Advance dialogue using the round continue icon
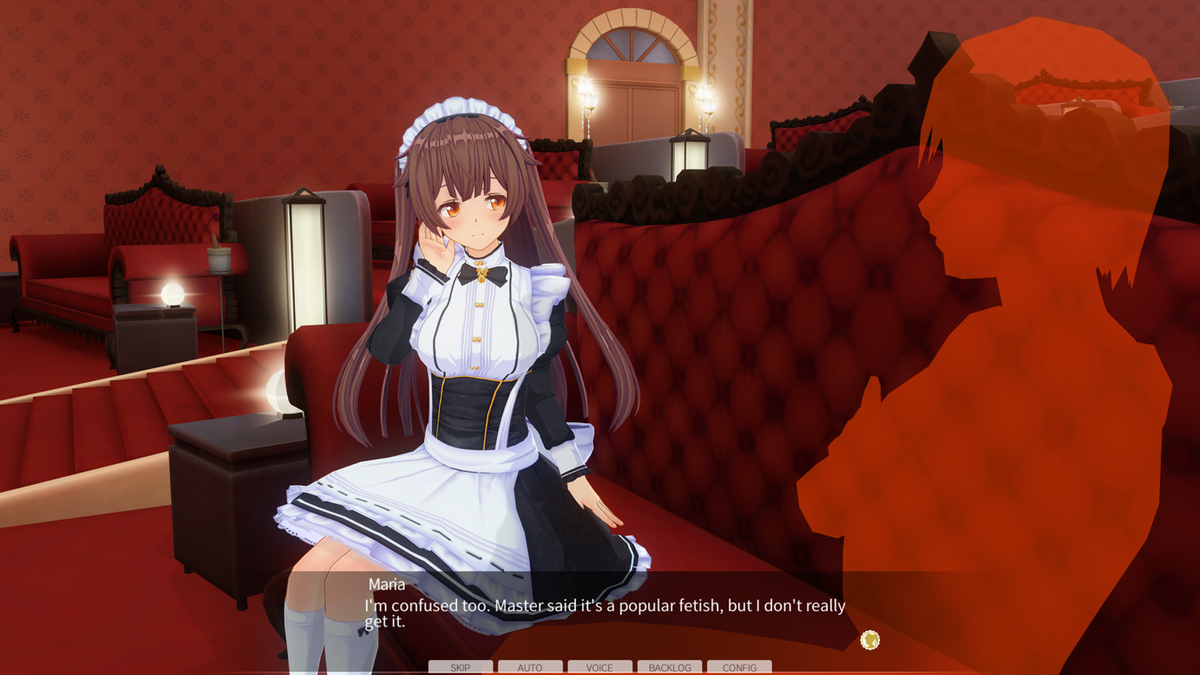Screen dimensions: 1200x675 pos(870,640)
